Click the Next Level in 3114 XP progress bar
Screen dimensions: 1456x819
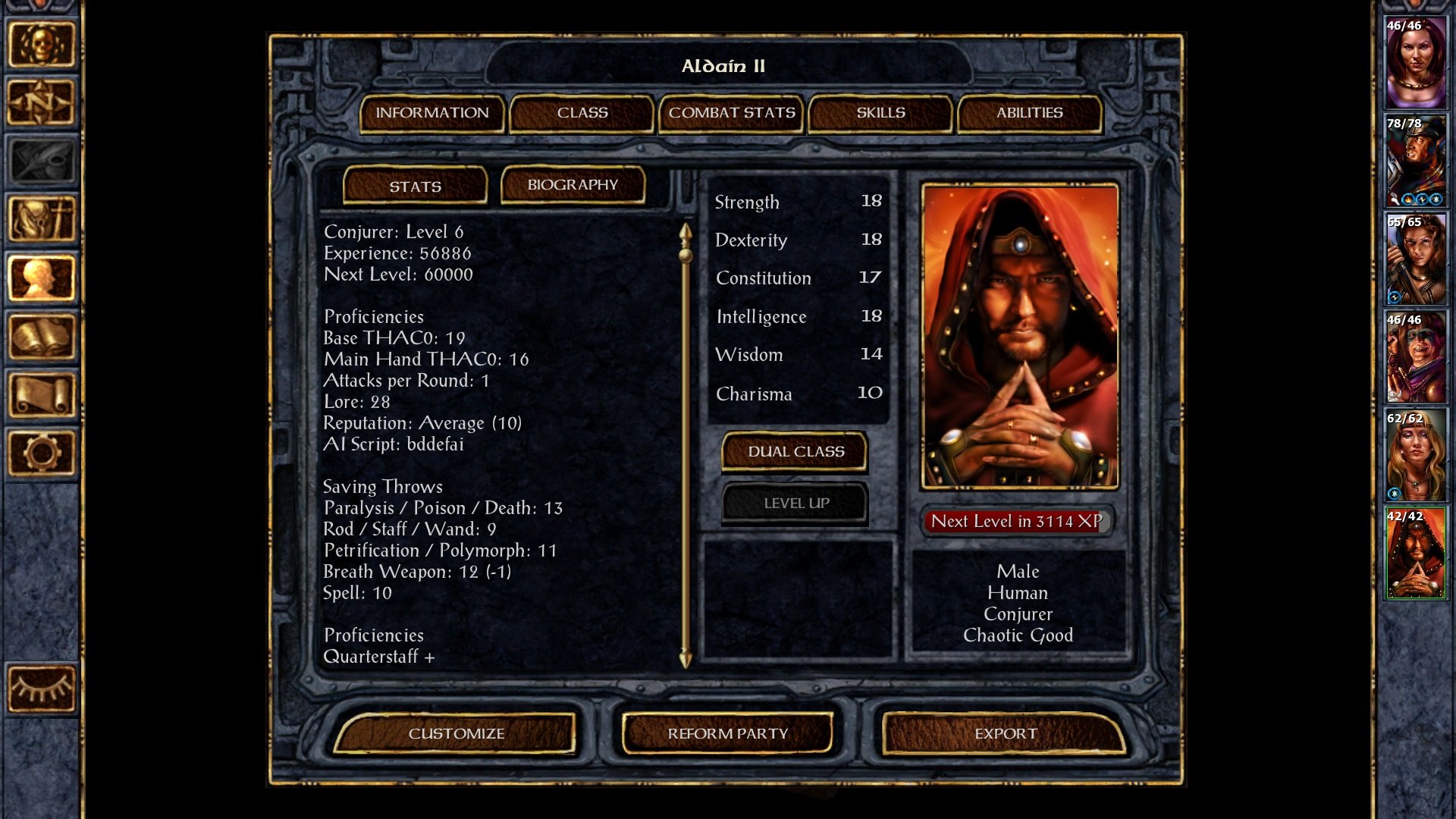pos(1016,522)
